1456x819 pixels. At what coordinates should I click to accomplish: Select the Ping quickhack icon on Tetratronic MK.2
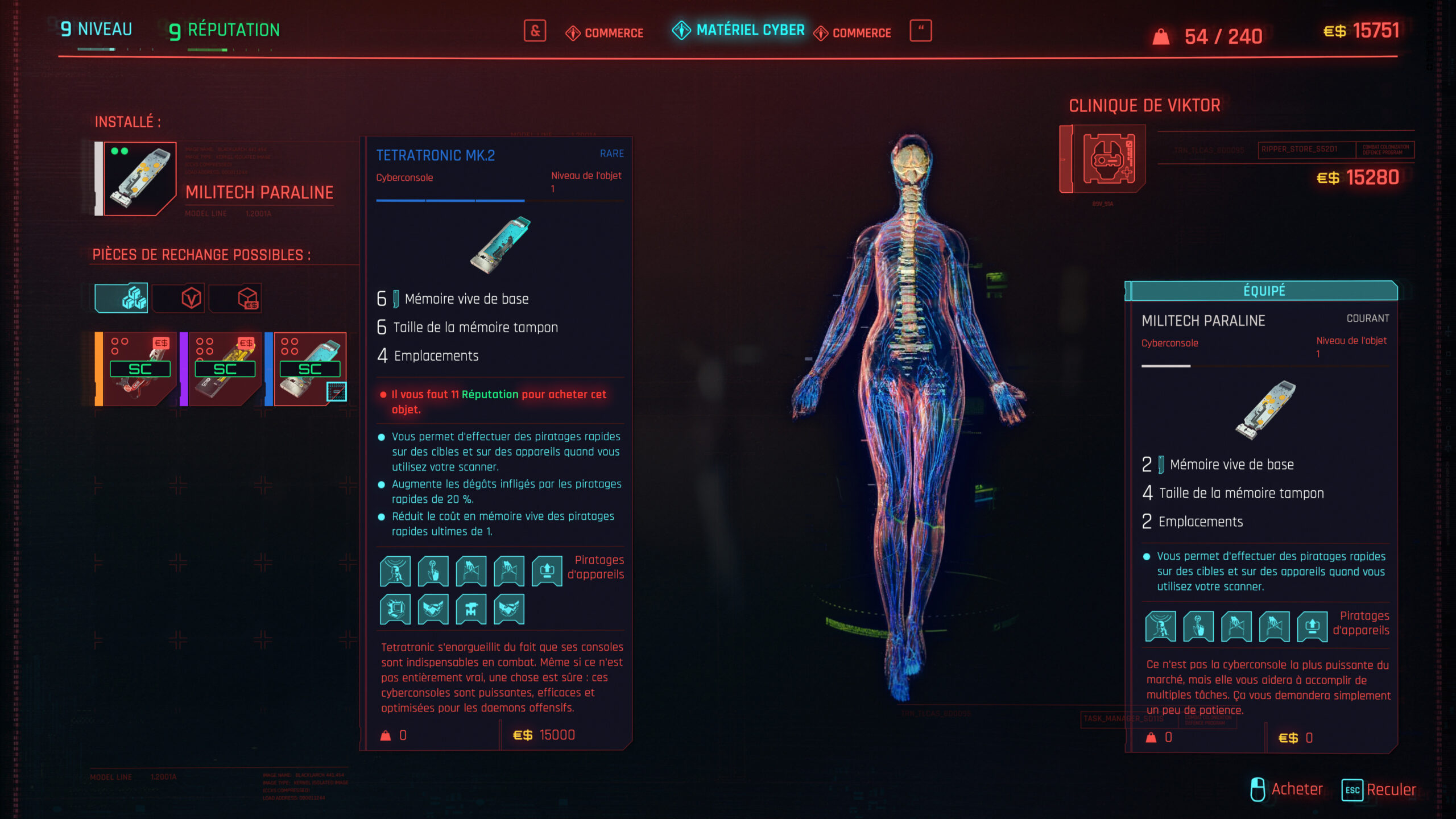pos(395,572)
